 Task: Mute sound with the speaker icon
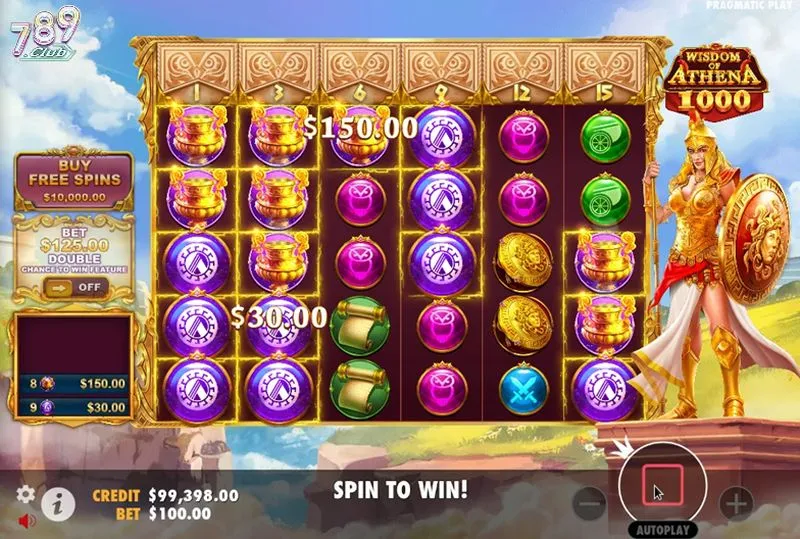[x=26, y=520]
